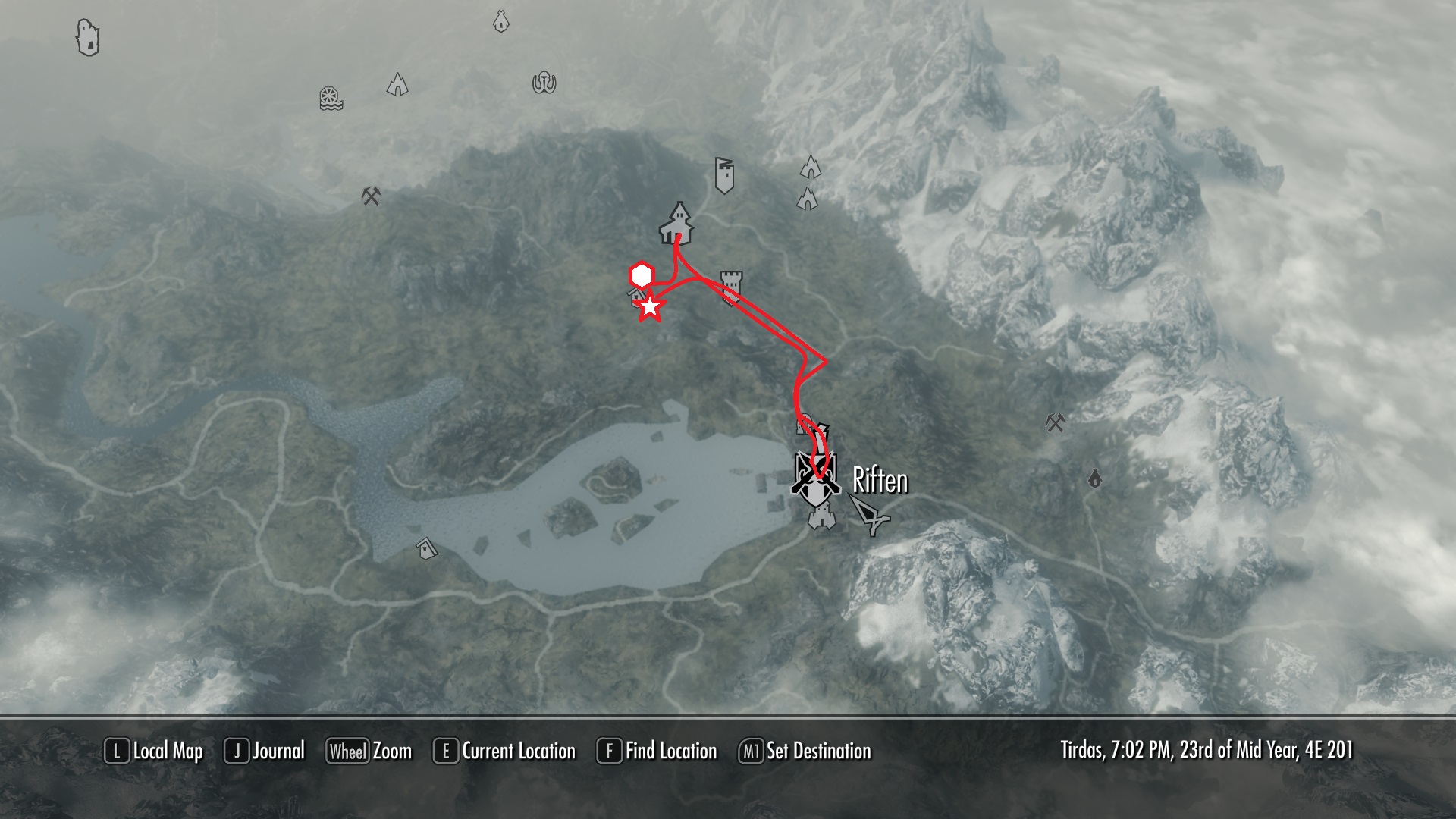This screenshot has width=1456, height=819.
Task: Open the Journal from the map bar
Action: point(265,751)
